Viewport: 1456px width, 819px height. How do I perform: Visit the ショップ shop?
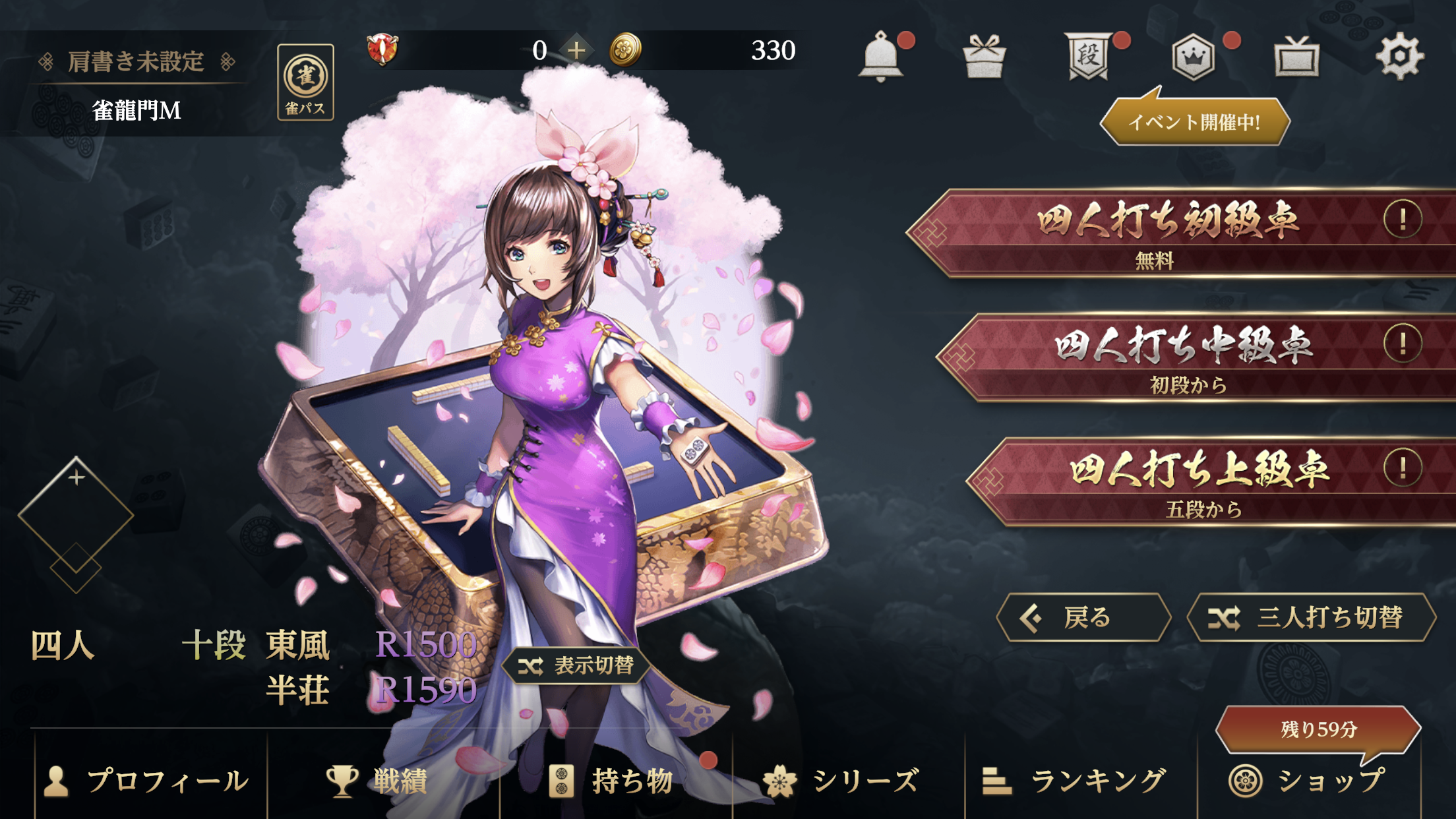tap(1309, 781)
